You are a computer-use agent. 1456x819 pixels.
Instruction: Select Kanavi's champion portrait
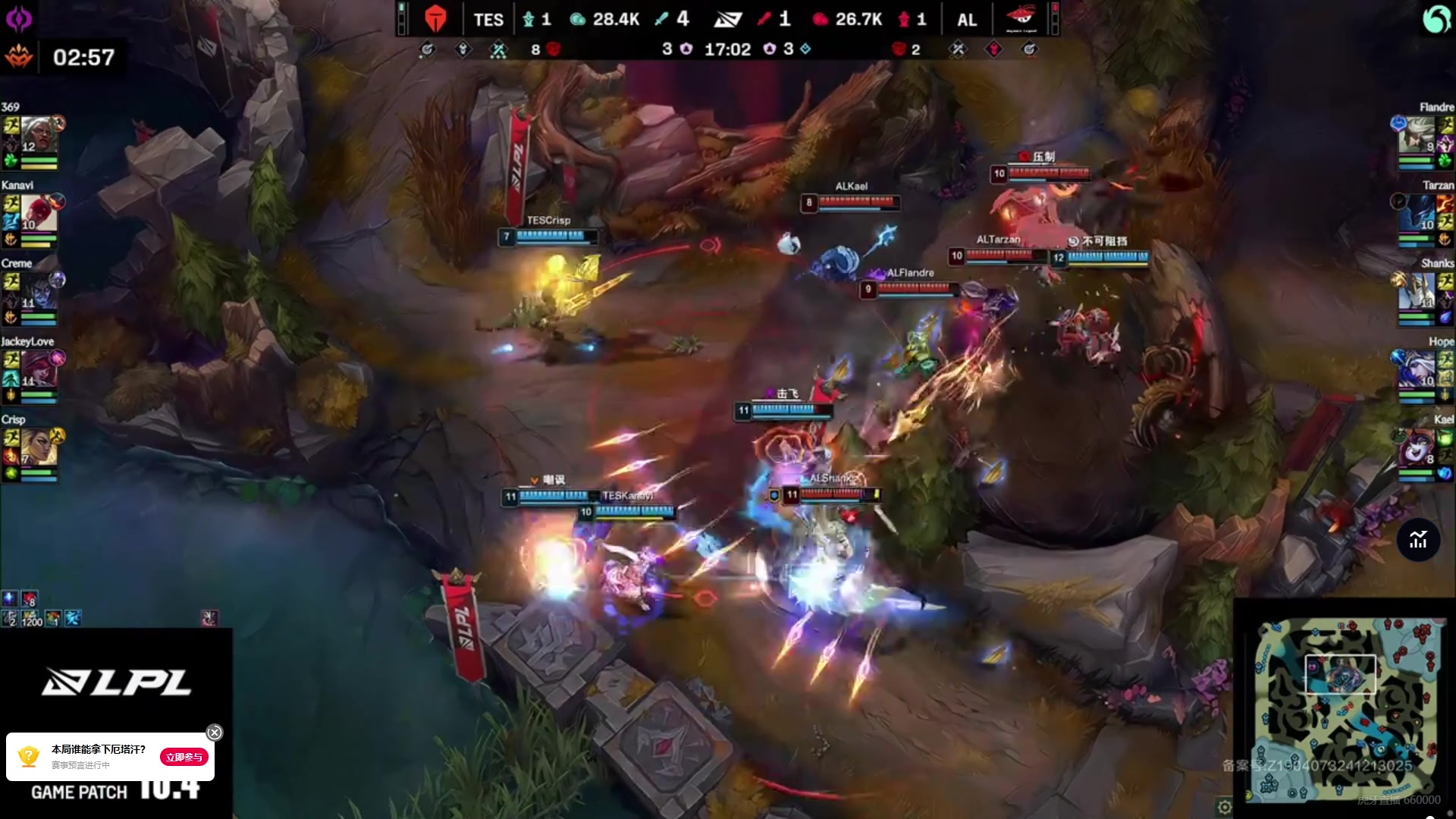click(x=39, y=213)
